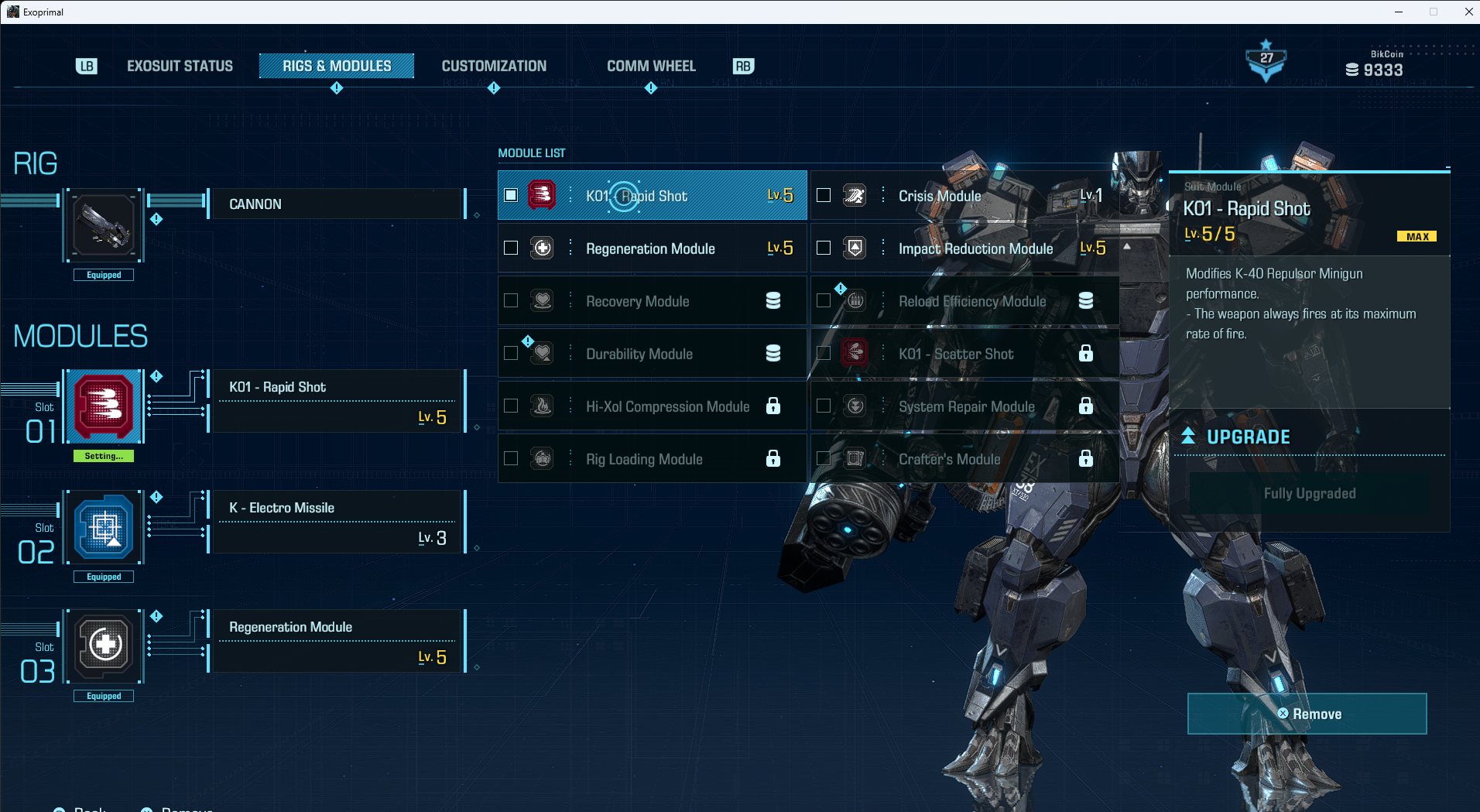Select the System Repair Module icon
Screen dimensions: 1480x812
[x=855, y=406]
